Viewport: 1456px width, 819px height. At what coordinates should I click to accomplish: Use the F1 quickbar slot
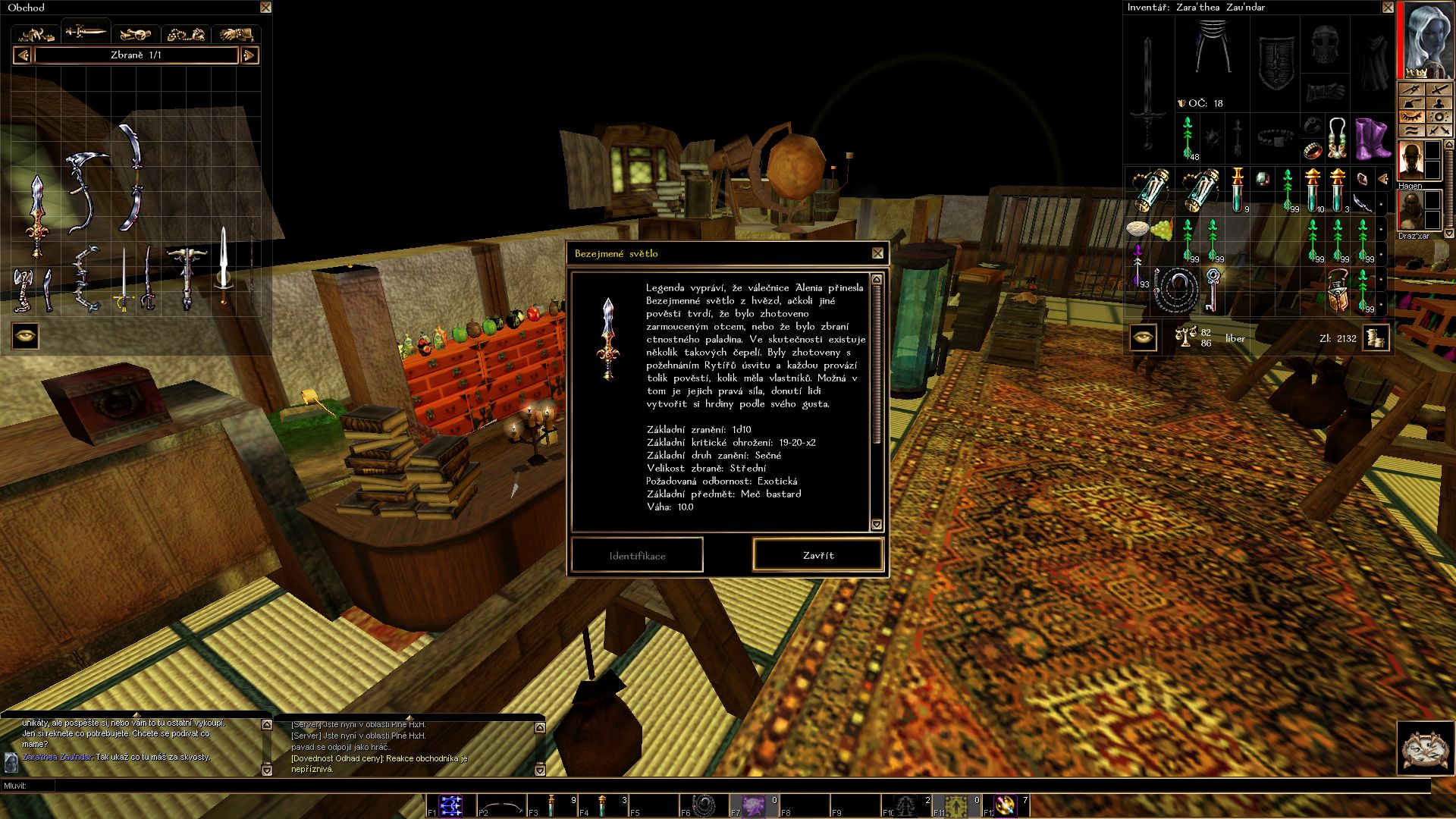[450, 805]
